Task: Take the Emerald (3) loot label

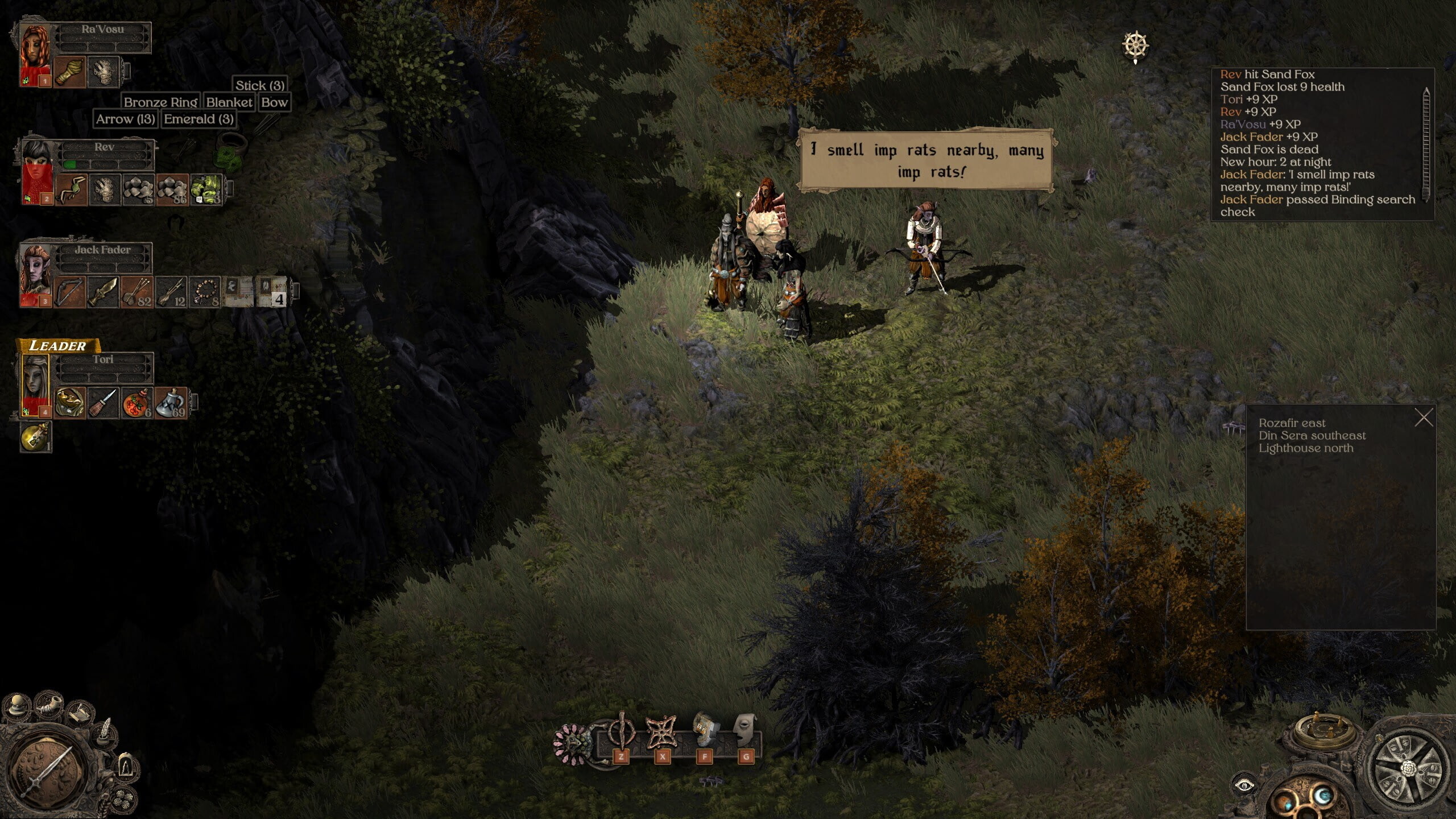Action: pyautogui.click(x=198, y=119)
